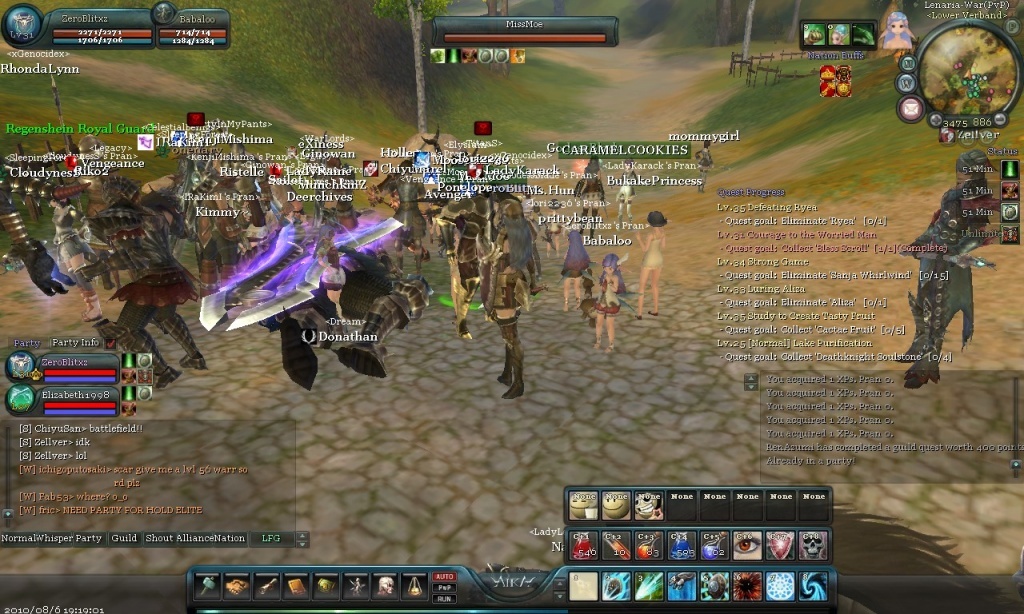Switch to the Guild chat tab
This screenshot has width=1024, height=614.
(x=124, y=538)
